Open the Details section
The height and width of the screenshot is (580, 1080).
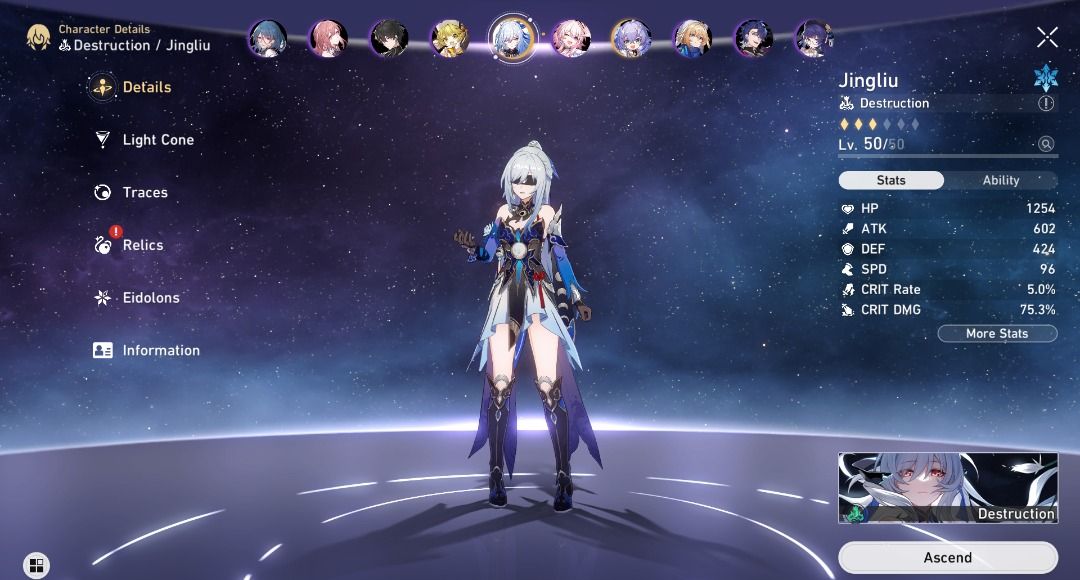pos(145,87)
